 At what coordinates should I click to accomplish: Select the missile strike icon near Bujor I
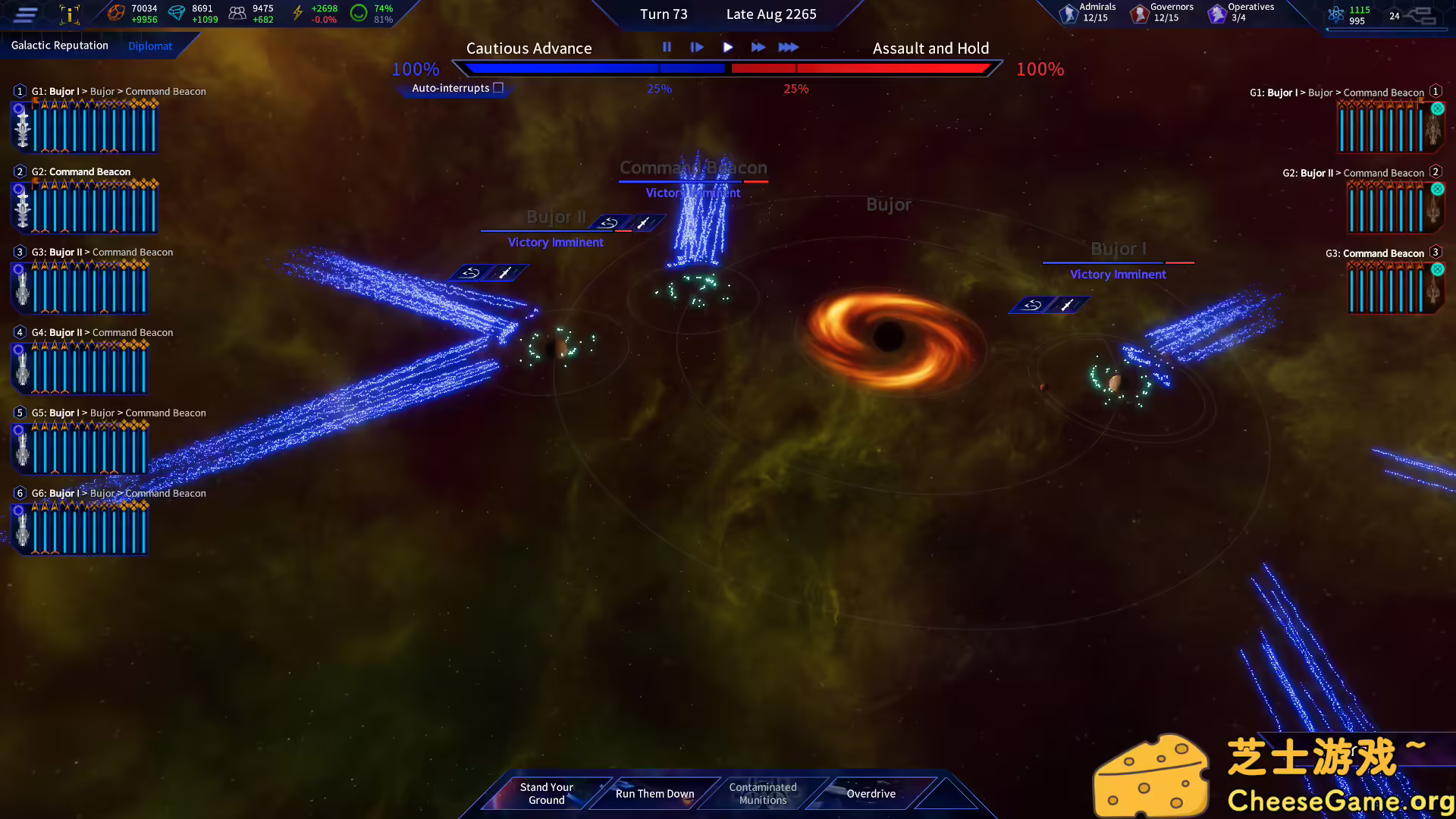click(1068, 305)
